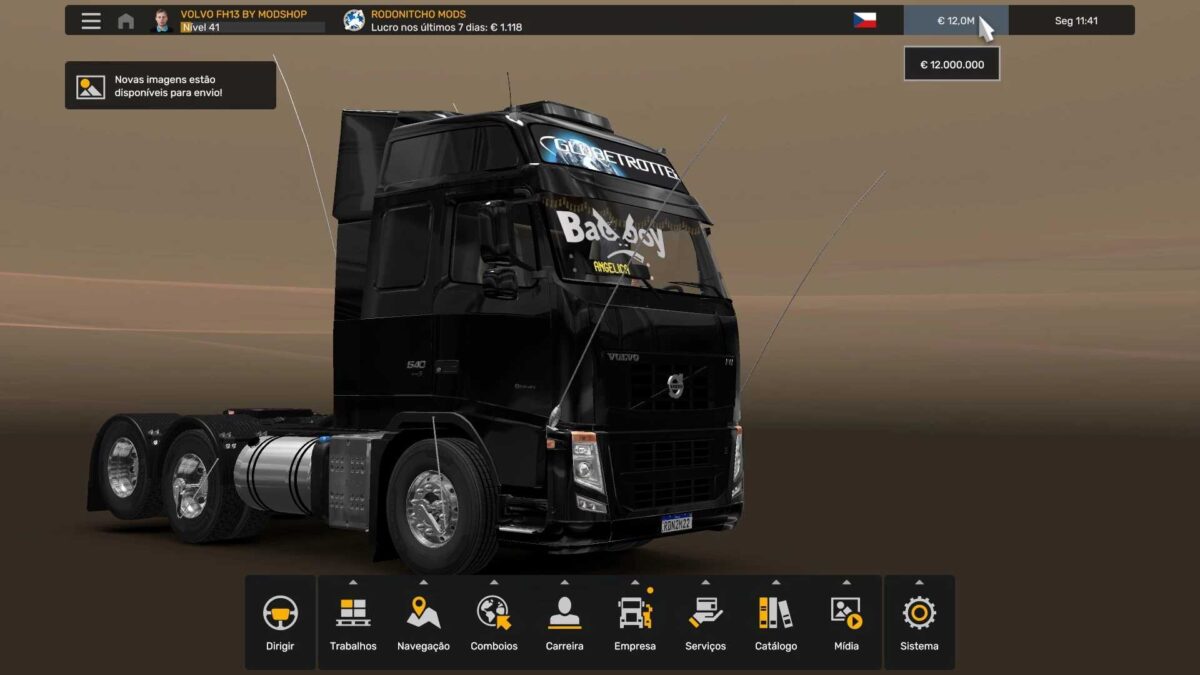Open the Trabalhos menu
This screenshot has width=1200, height=675.
click(x=353, y=622)
